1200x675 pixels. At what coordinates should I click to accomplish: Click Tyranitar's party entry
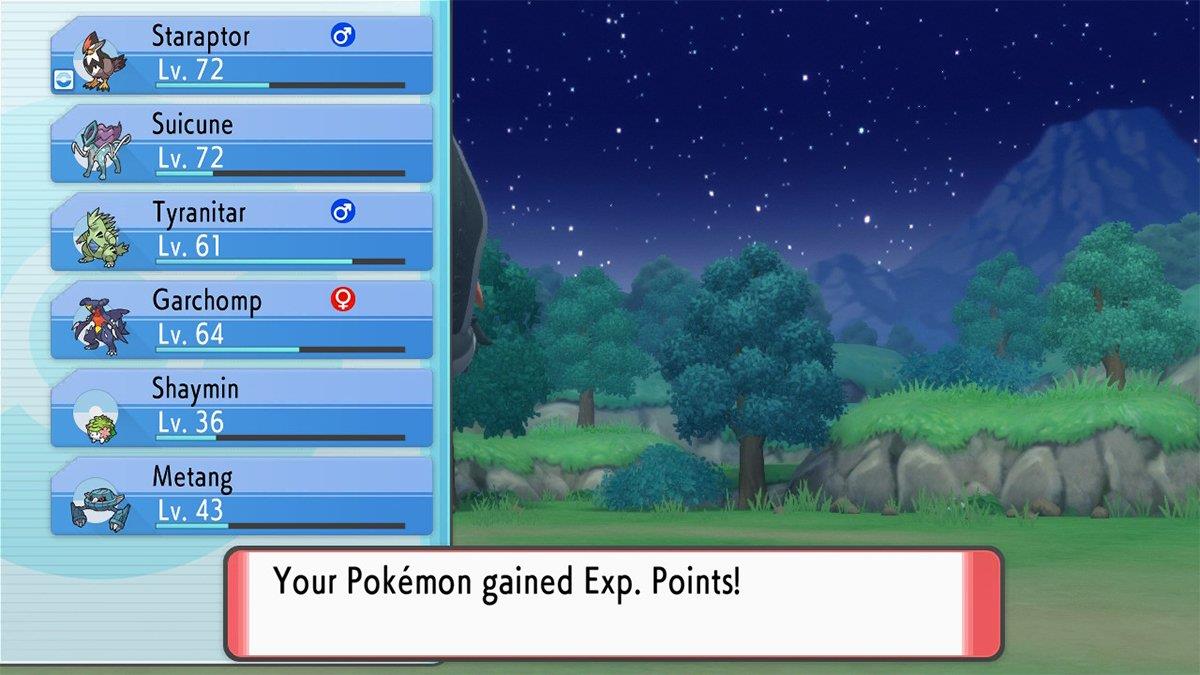tap(242, 231)
